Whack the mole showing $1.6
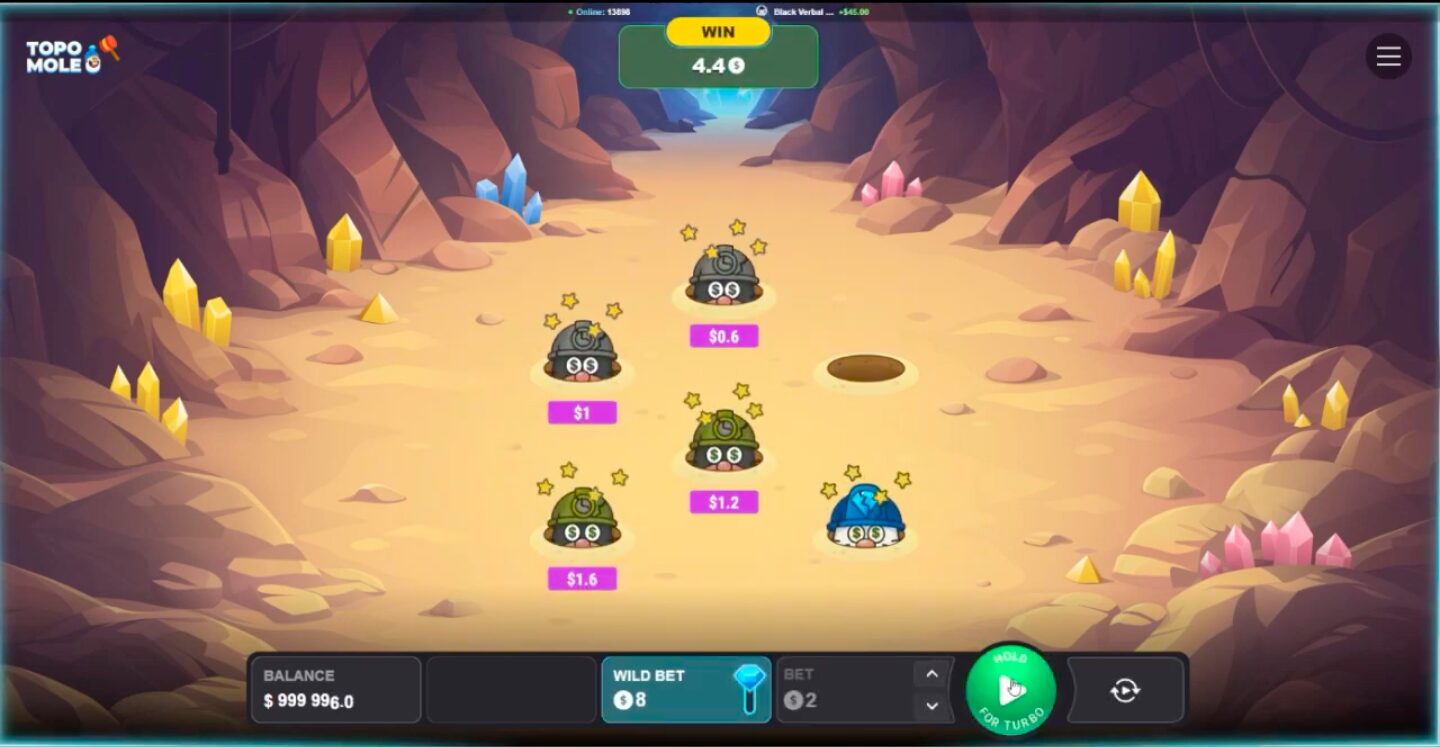Screen dimensions: 1440x747 click(x=580, y=520)
